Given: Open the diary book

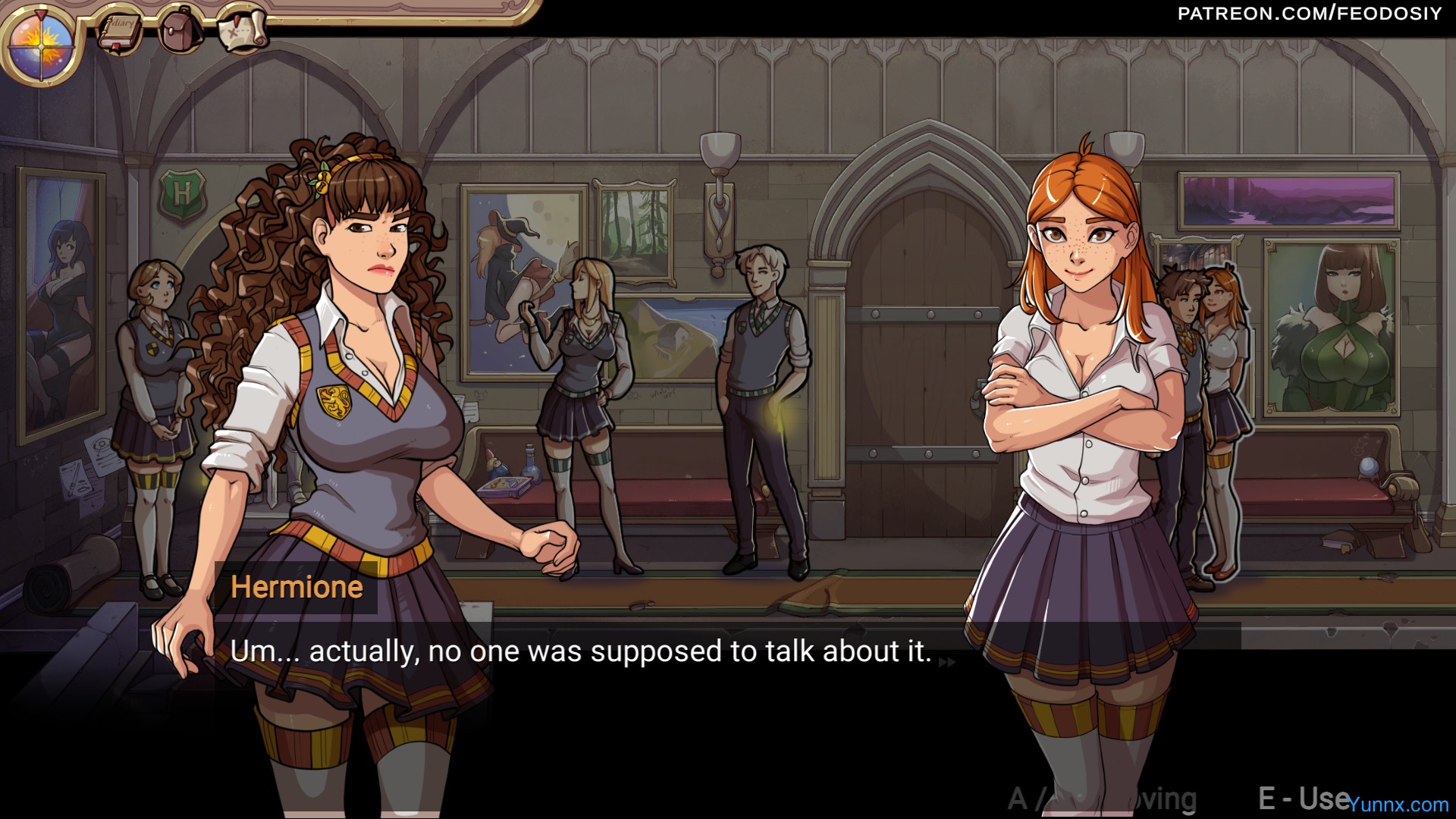Looking at the screenshot, I should point(119,32).
